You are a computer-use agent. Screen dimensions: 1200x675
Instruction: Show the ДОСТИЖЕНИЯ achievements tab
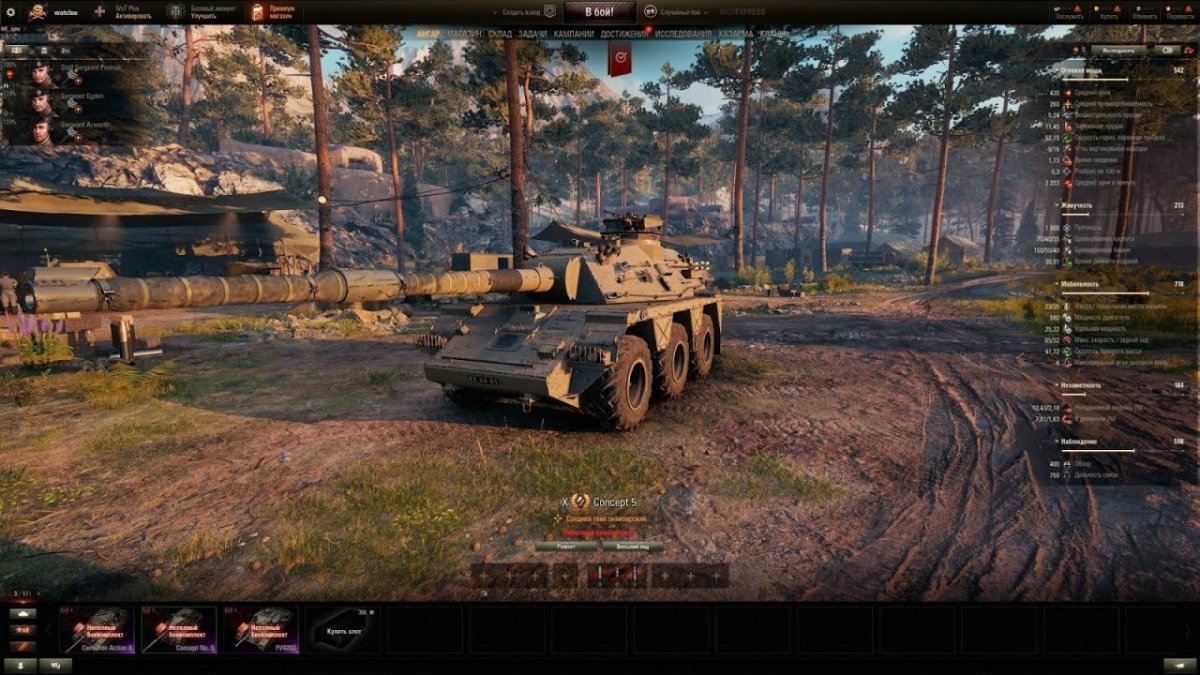[625, 34]
